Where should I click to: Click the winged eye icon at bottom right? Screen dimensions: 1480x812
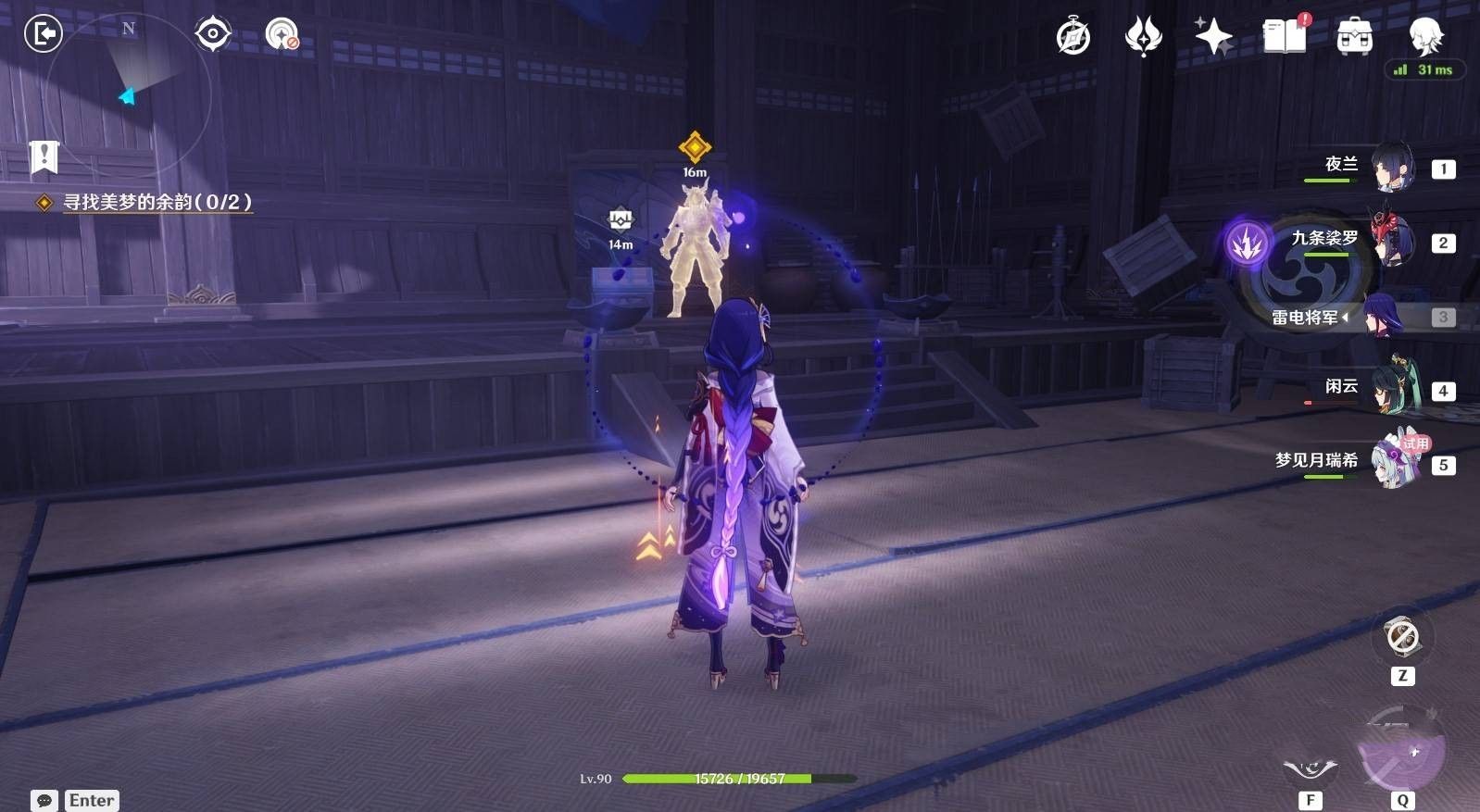(1310, 768)
